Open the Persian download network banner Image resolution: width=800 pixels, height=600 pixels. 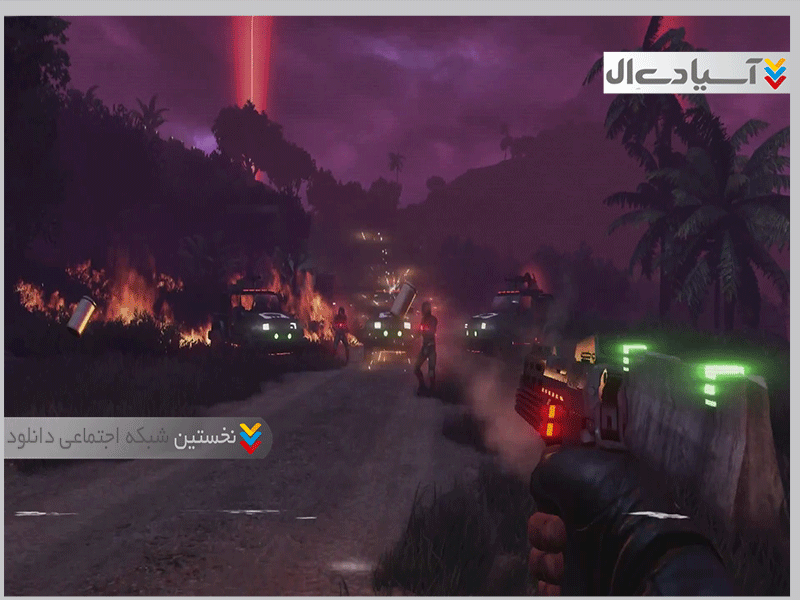138,438
